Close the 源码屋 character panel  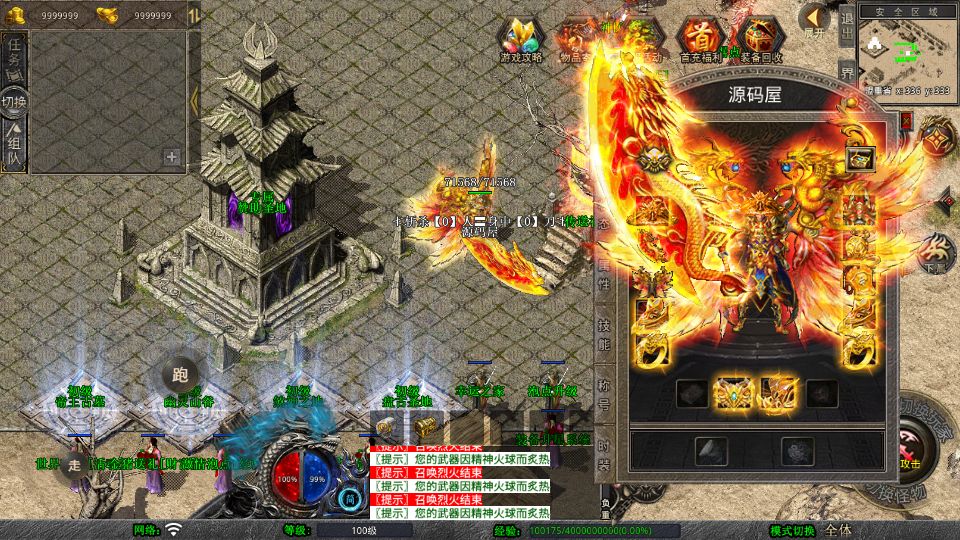point(906,119)
